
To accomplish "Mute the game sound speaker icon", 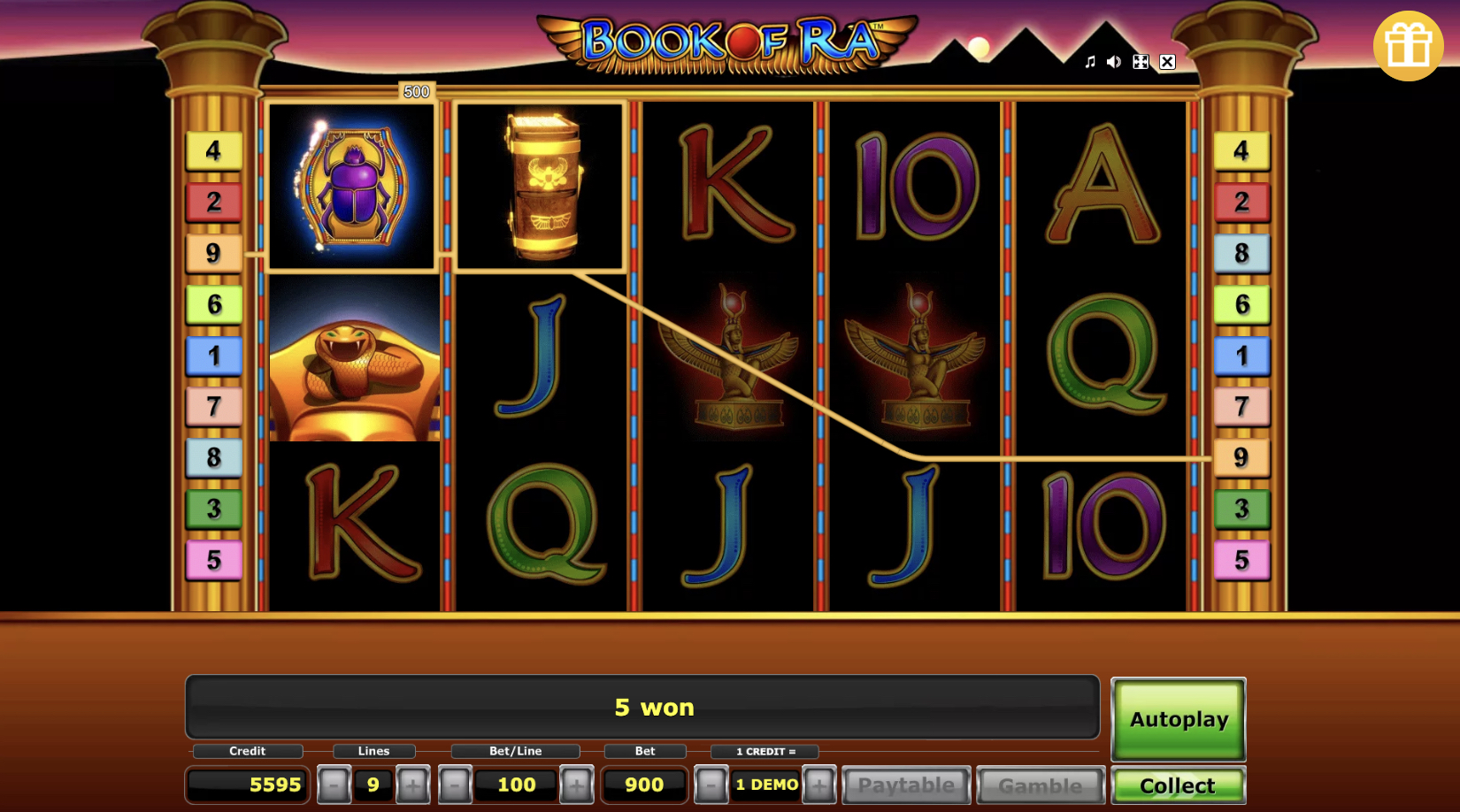I will point(1113,62).
